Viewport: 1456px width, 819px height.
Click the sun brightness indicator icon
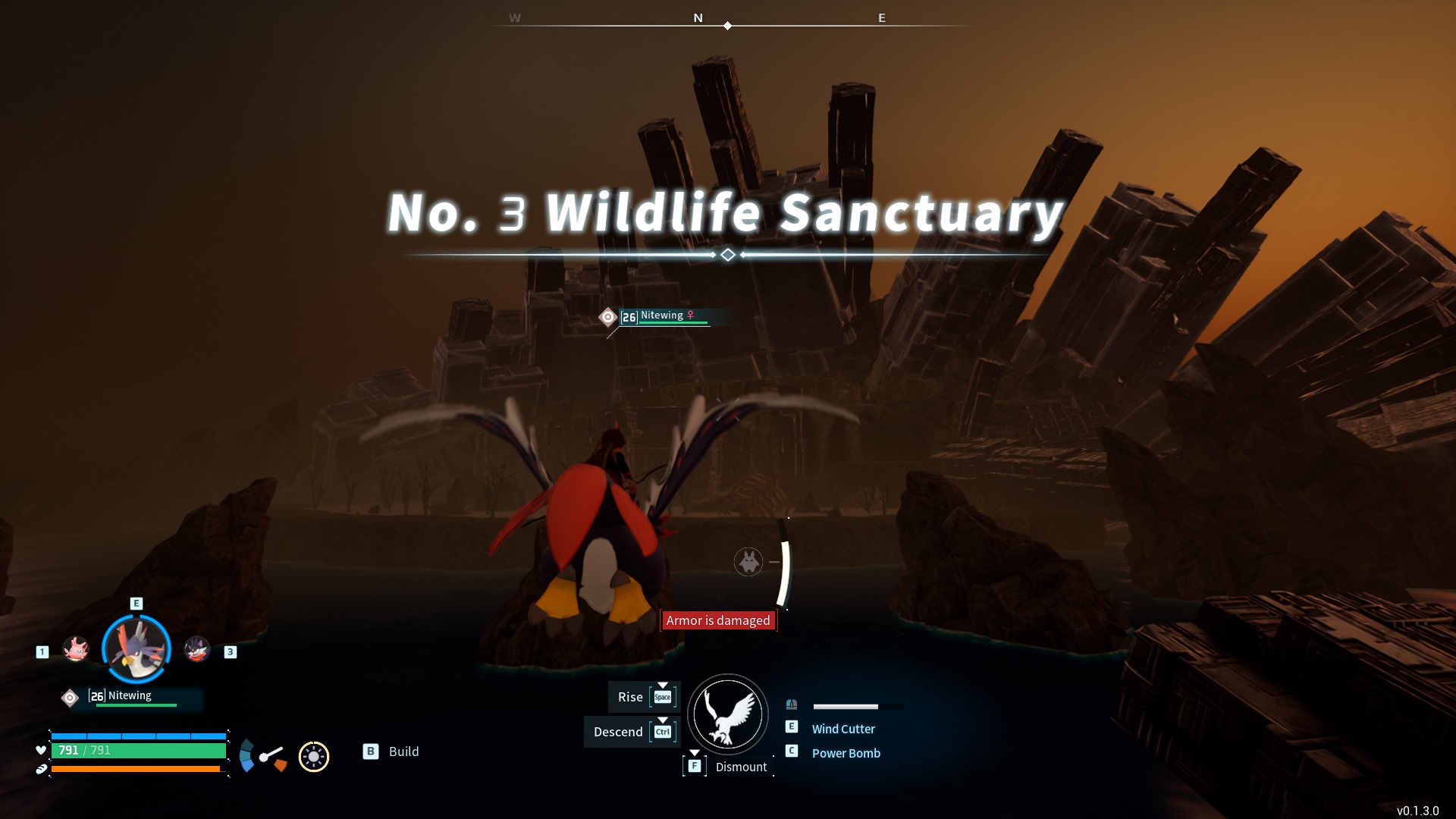click(313, 756)
